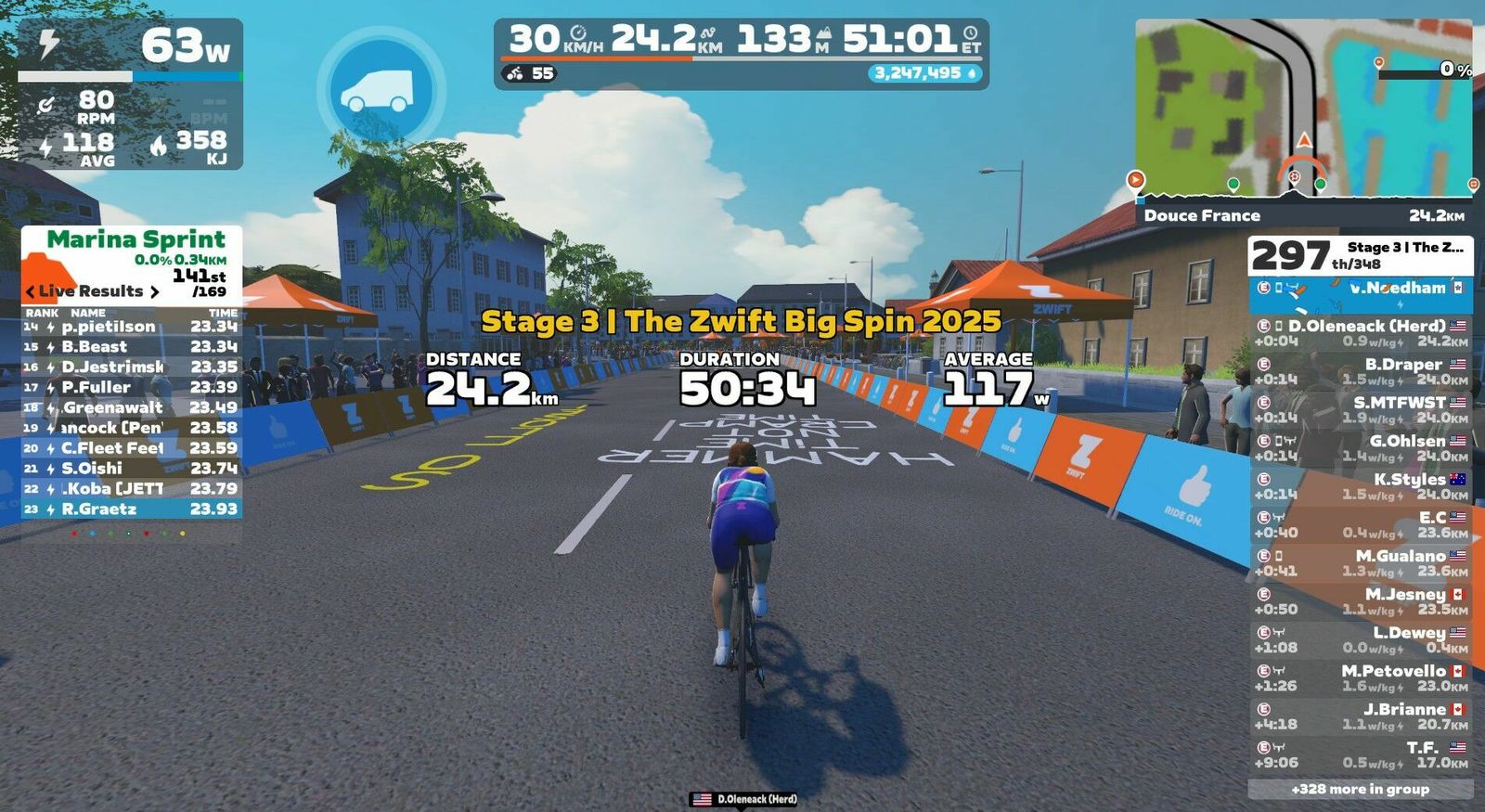Expand the +328 more in group row
1485x812 pixels.
pyautogui.click(x=1360, y=789)
